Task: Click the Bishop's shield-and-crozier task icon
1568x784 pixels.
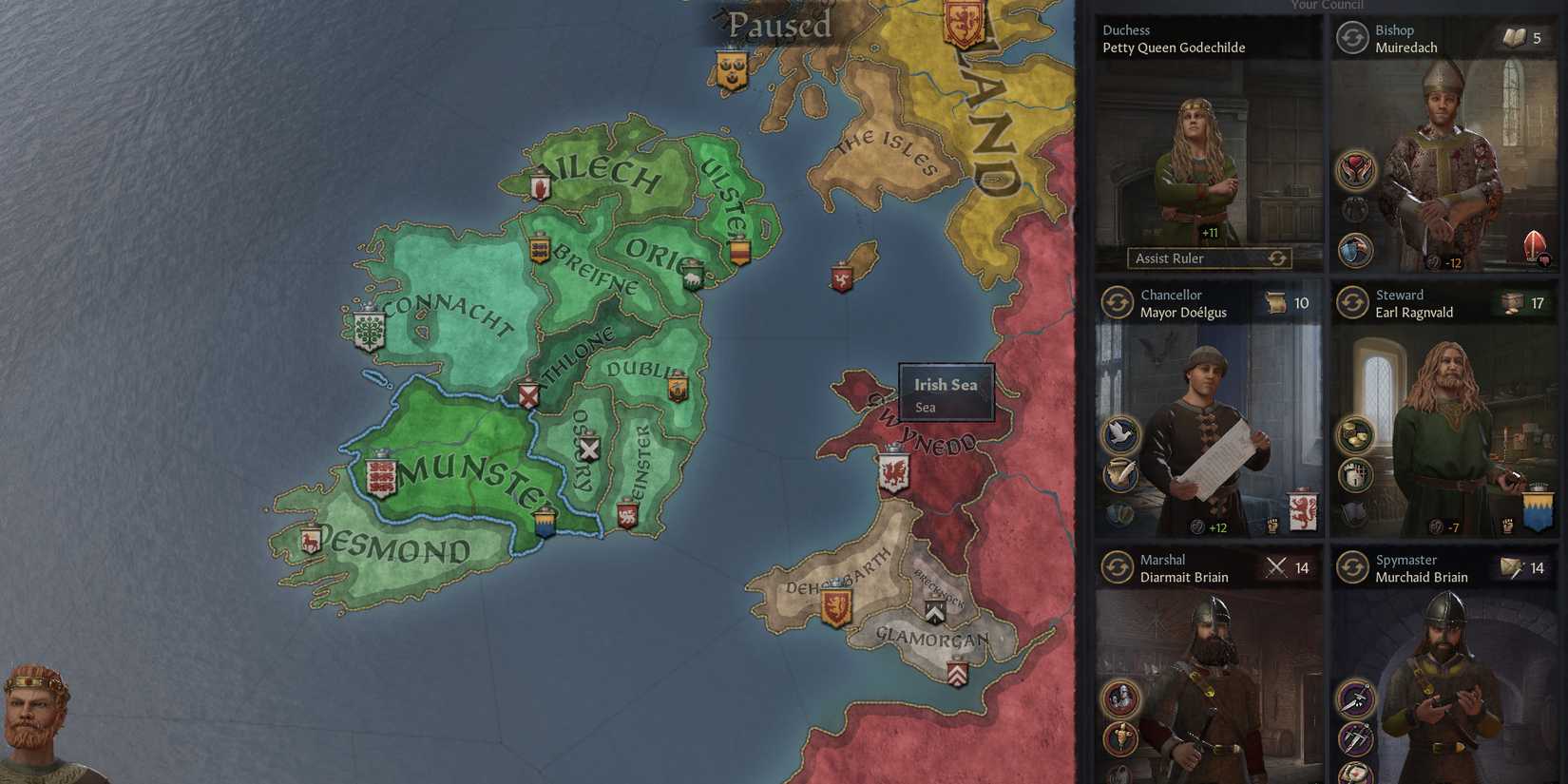Action: tap(1353, 249)
